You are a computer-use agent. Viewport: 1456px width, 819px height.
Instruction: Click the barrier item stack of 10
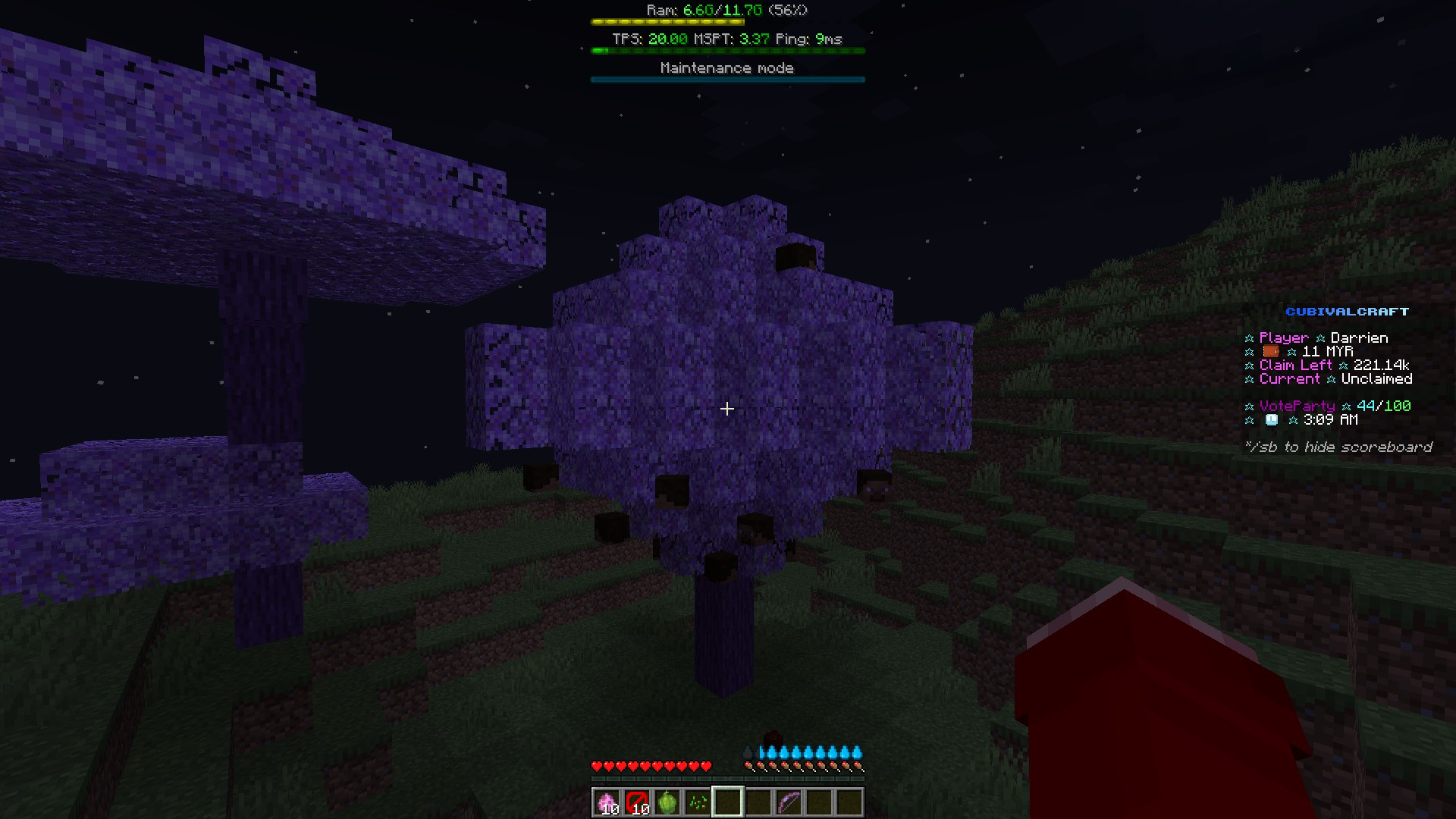637,802
